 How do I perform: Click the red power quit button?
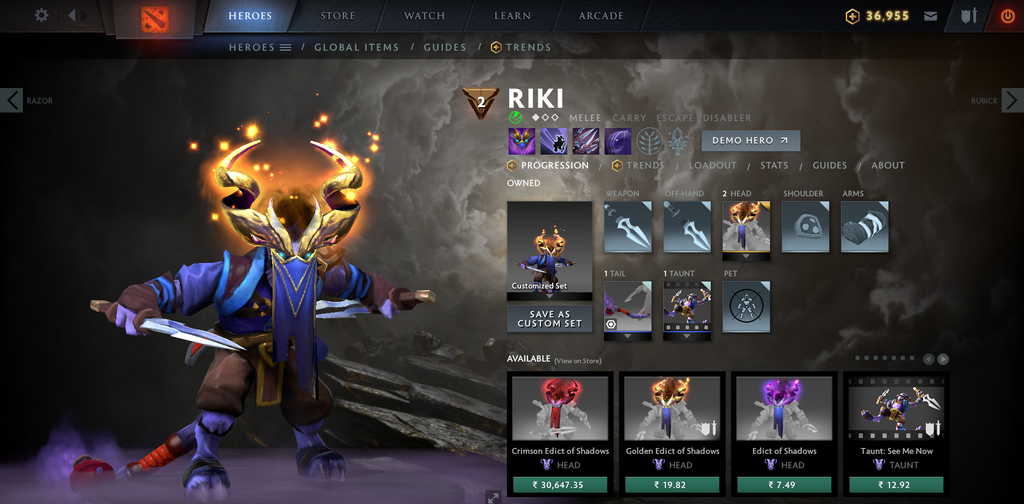(1007, 16)
